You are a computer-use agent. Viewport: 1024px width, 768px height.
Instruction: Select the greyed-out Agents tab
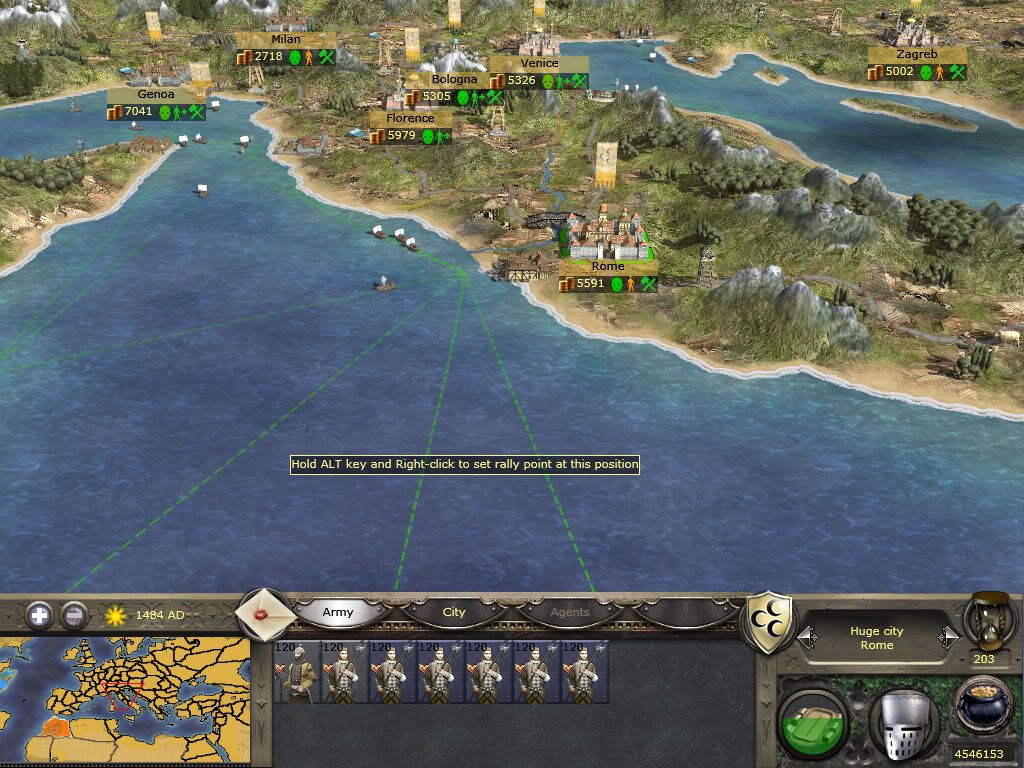pyautogui.click(x=570, y=612)
